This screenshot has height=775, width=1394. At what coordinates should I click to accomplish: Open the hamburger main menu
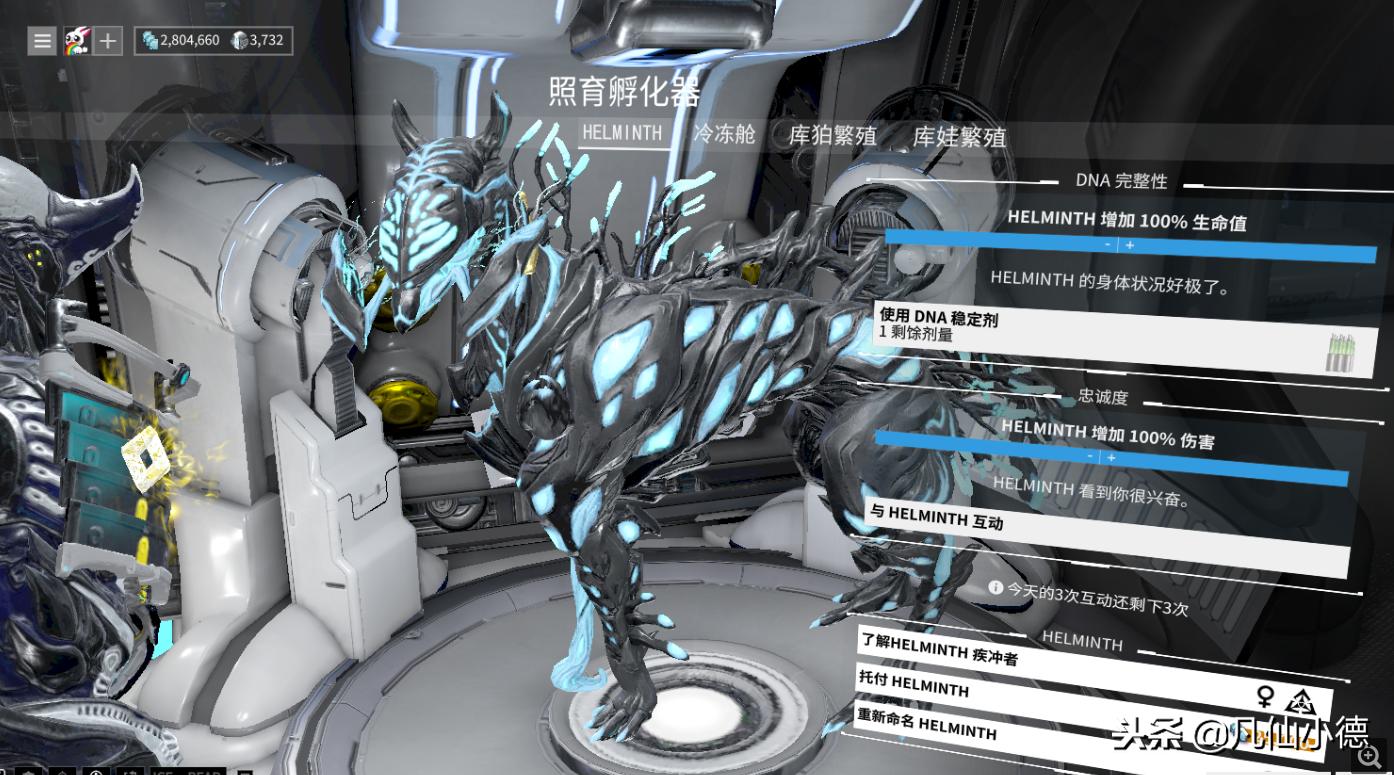pos(41,40)
